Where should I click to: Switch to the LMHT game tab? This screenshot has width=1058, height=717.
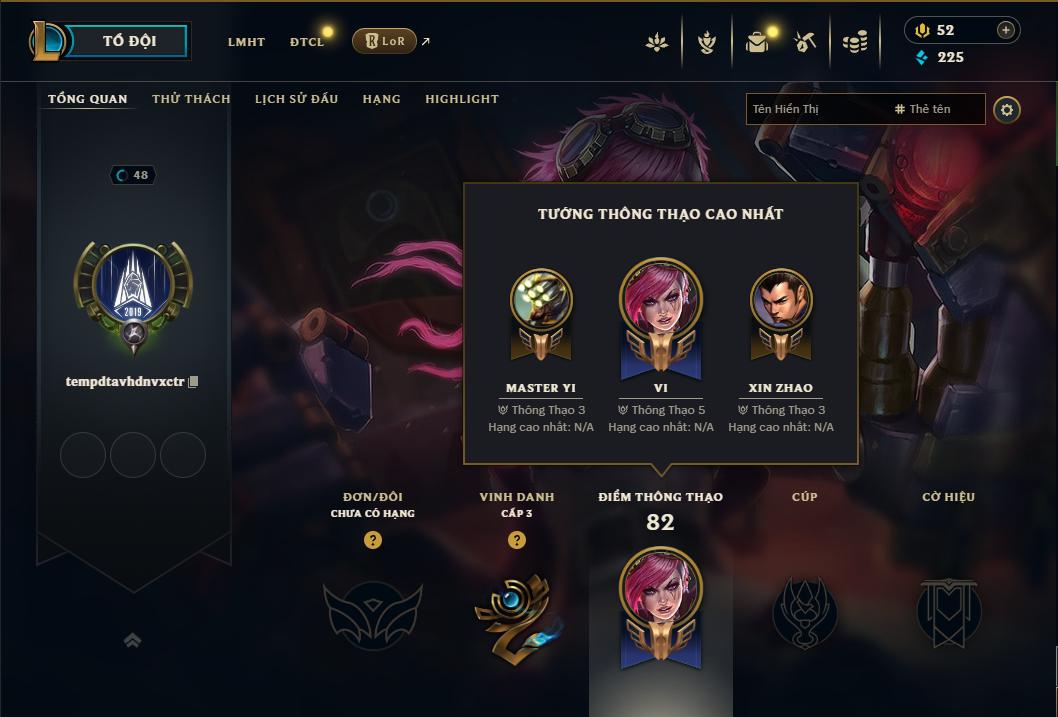tap(246, 42)
